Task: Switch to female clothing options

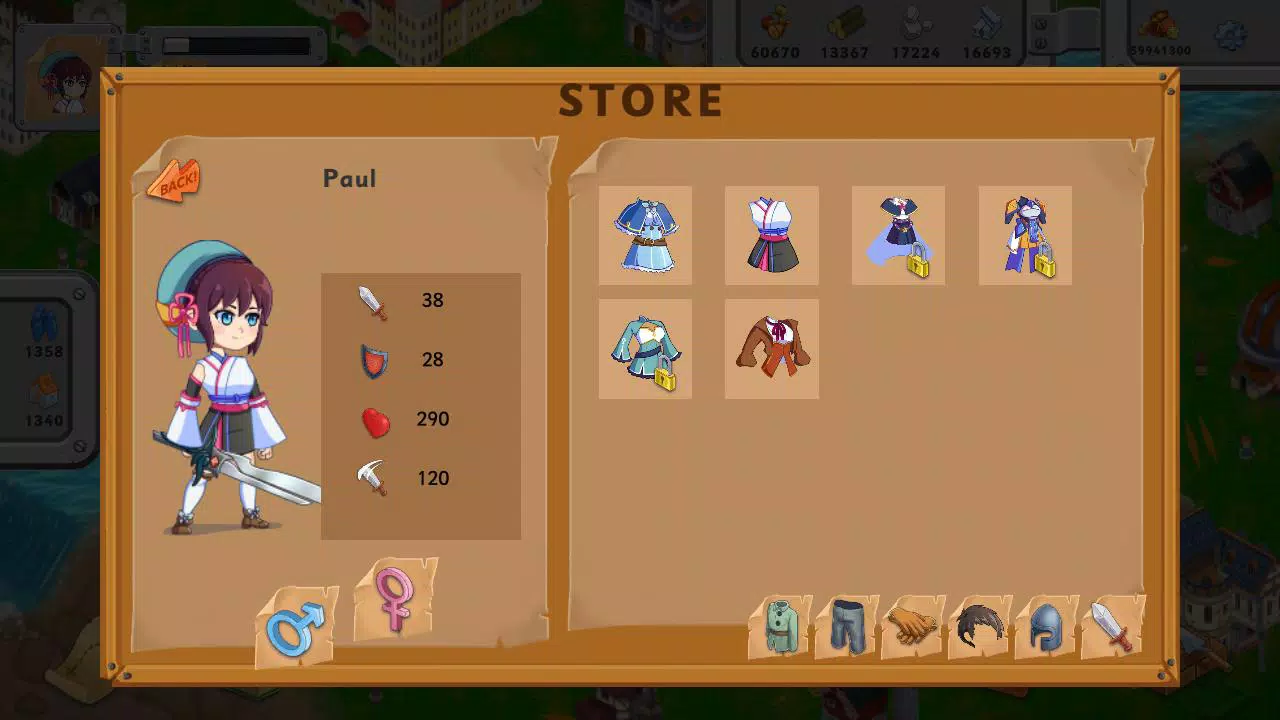Action: pos(394,600)
